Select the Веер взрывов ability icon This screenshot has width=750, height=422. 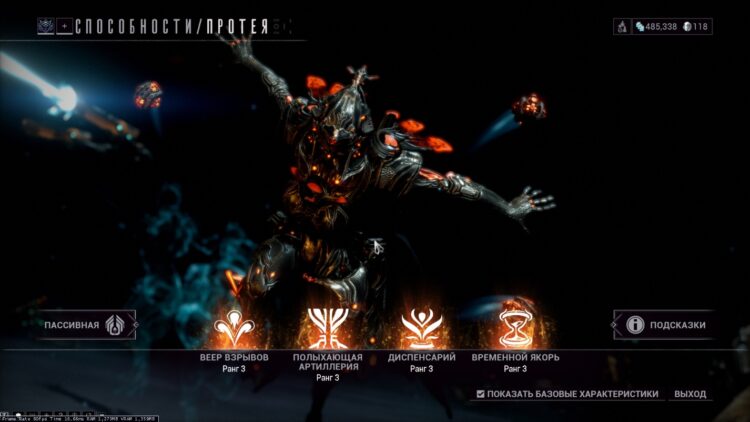coord(234,326)
